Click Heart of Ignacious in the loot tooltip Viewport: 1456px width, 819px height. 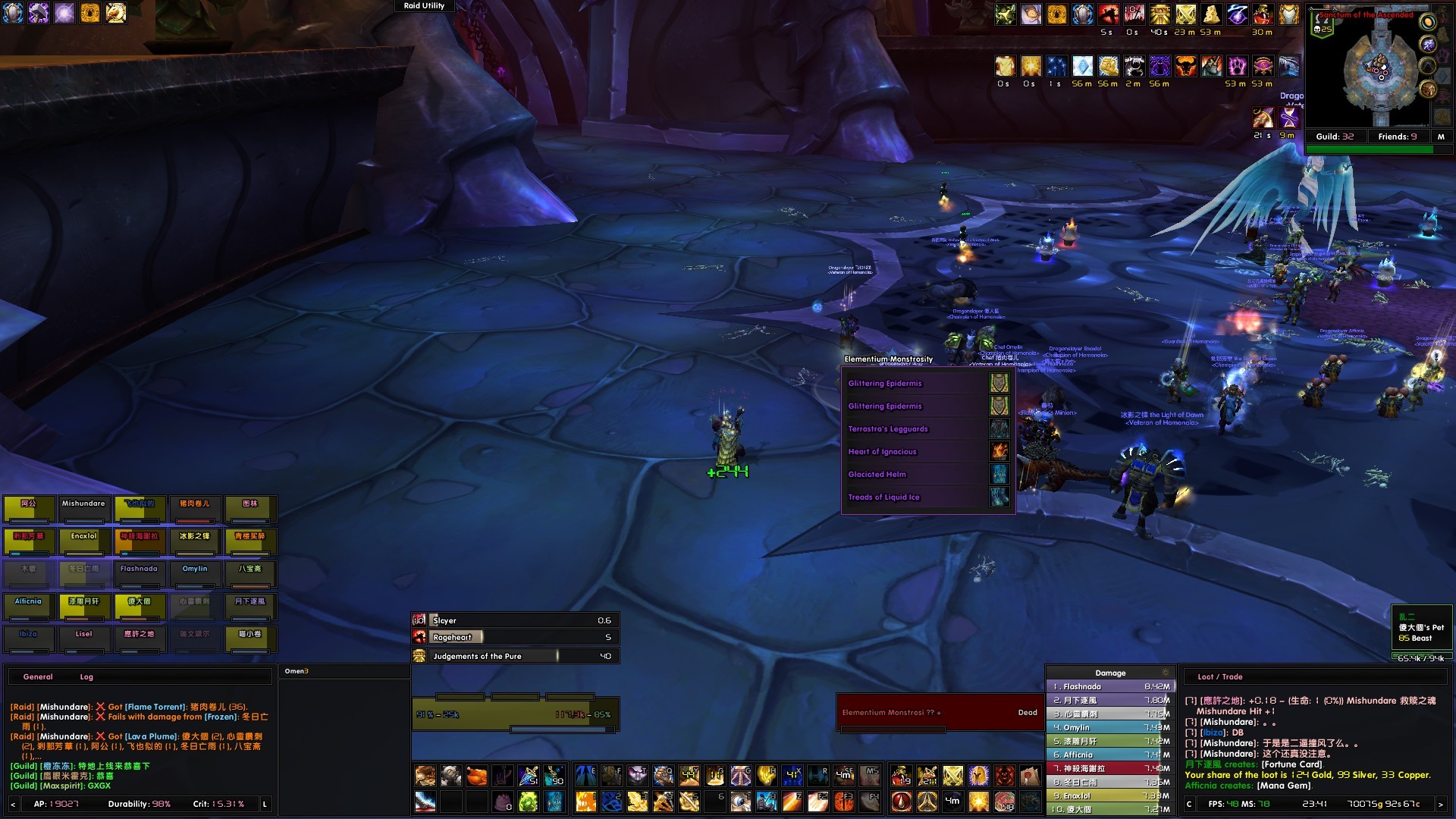pos(883,451)
